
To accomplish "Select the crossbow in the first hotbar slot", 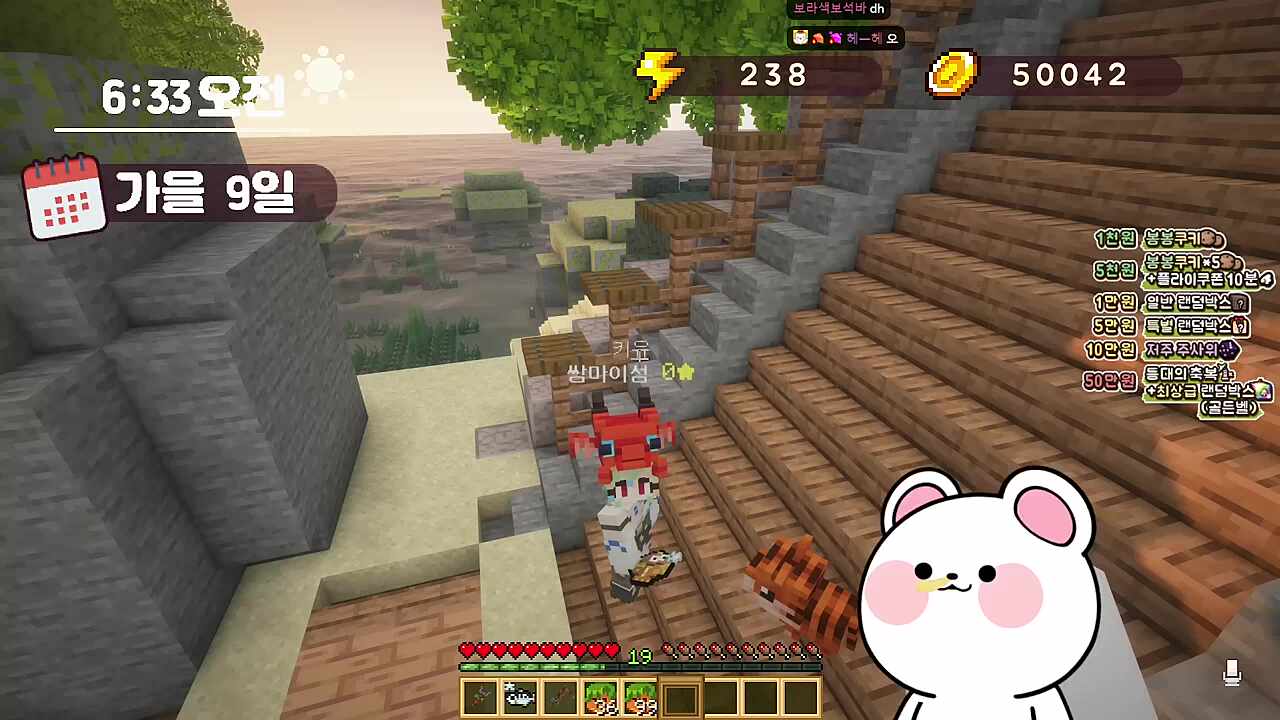I will click(478, 695).
